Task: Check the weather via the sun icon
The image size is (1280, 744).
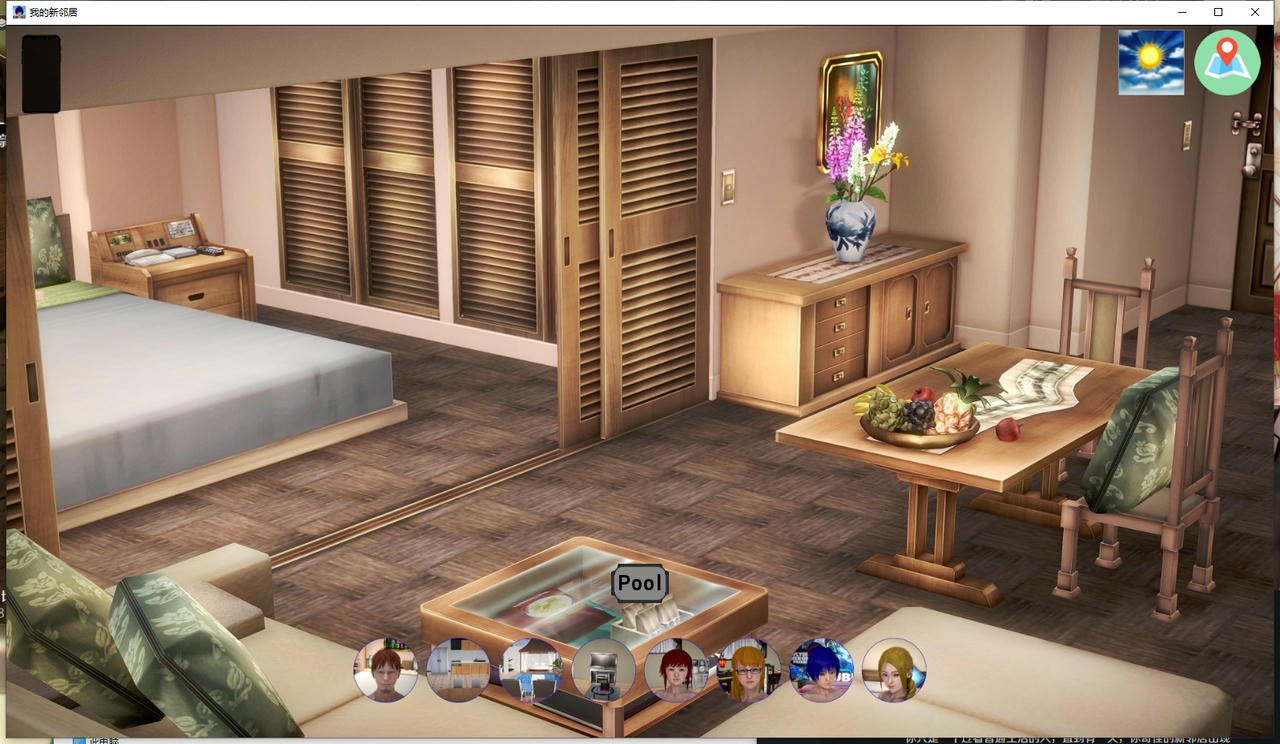Action: coord(1150,61)
